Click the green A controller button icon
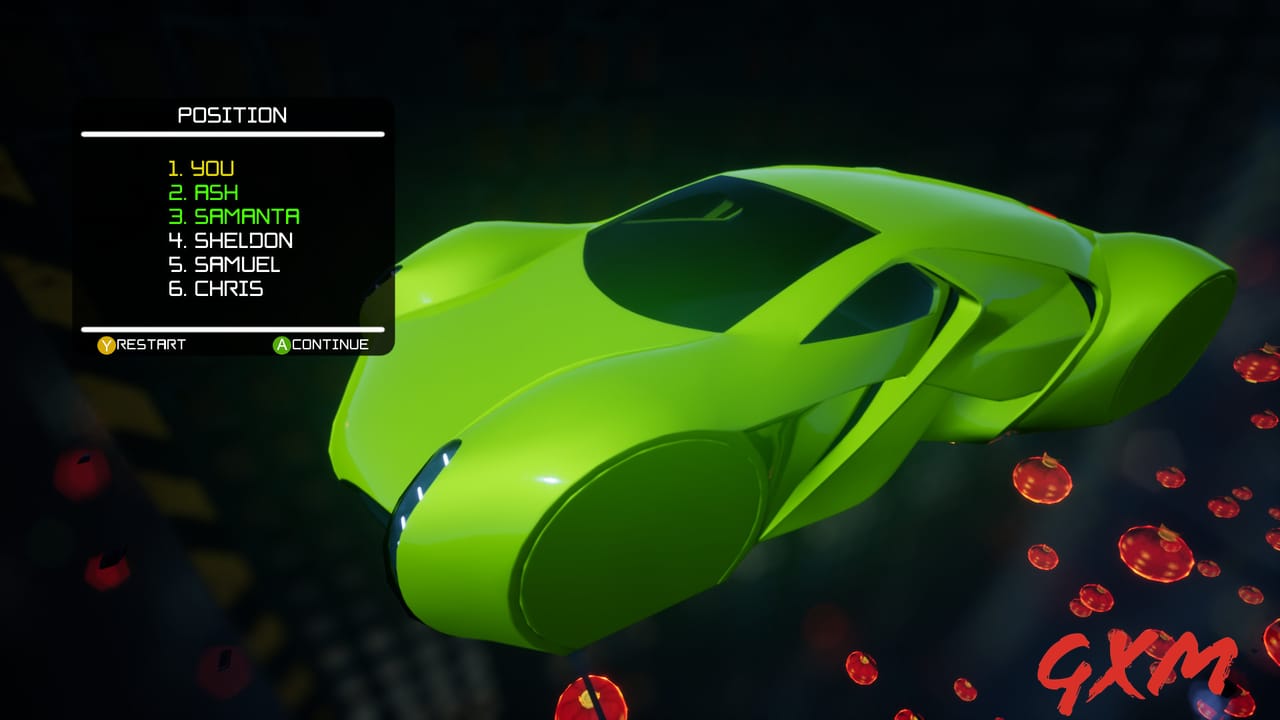Screen dimensions: 1280x720 (x=283, y=344)
